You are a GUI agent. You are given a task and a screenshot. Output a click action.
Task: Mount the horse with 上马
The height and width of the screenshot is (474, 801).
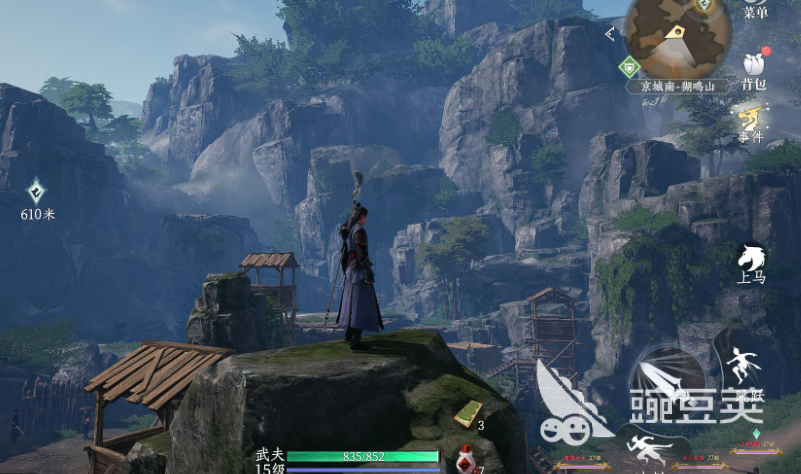[752, 262]
